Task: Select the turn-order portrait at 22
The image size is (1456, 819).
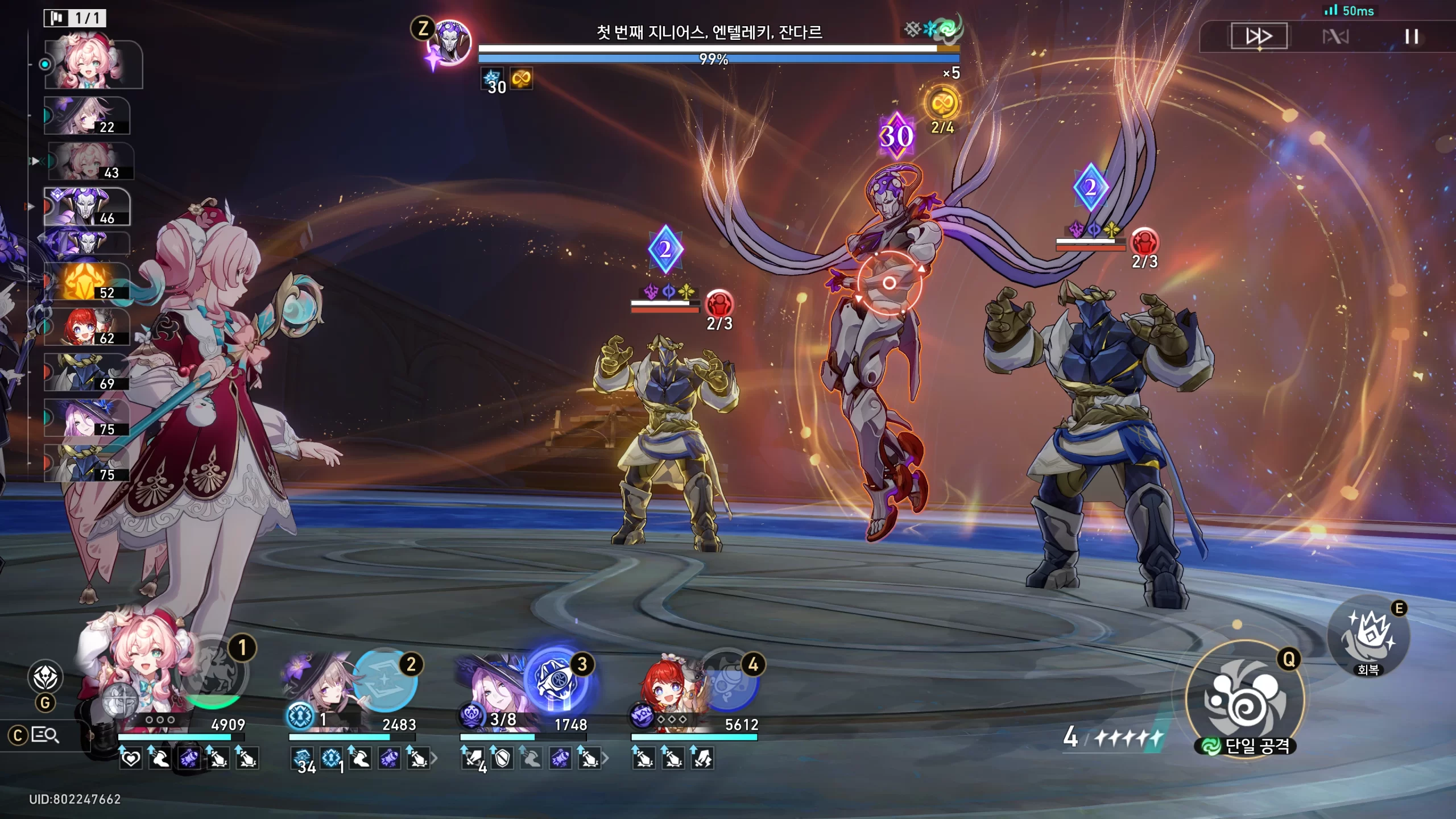Action: [x=86, y=116]
